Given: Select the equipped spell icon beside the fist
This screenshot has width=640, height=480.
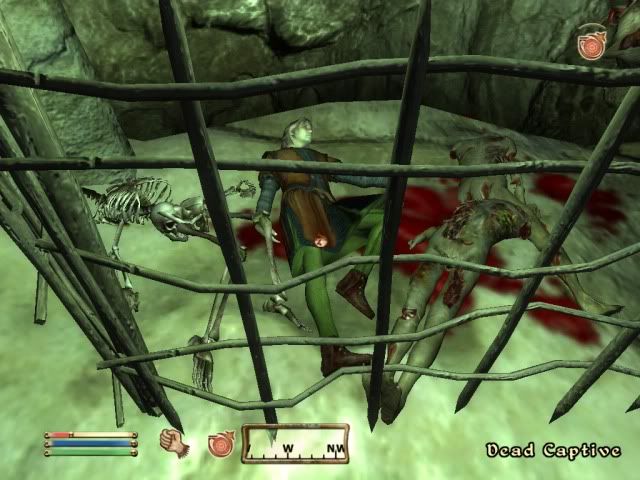Looking at the screenshot, I should click(220, 443).
